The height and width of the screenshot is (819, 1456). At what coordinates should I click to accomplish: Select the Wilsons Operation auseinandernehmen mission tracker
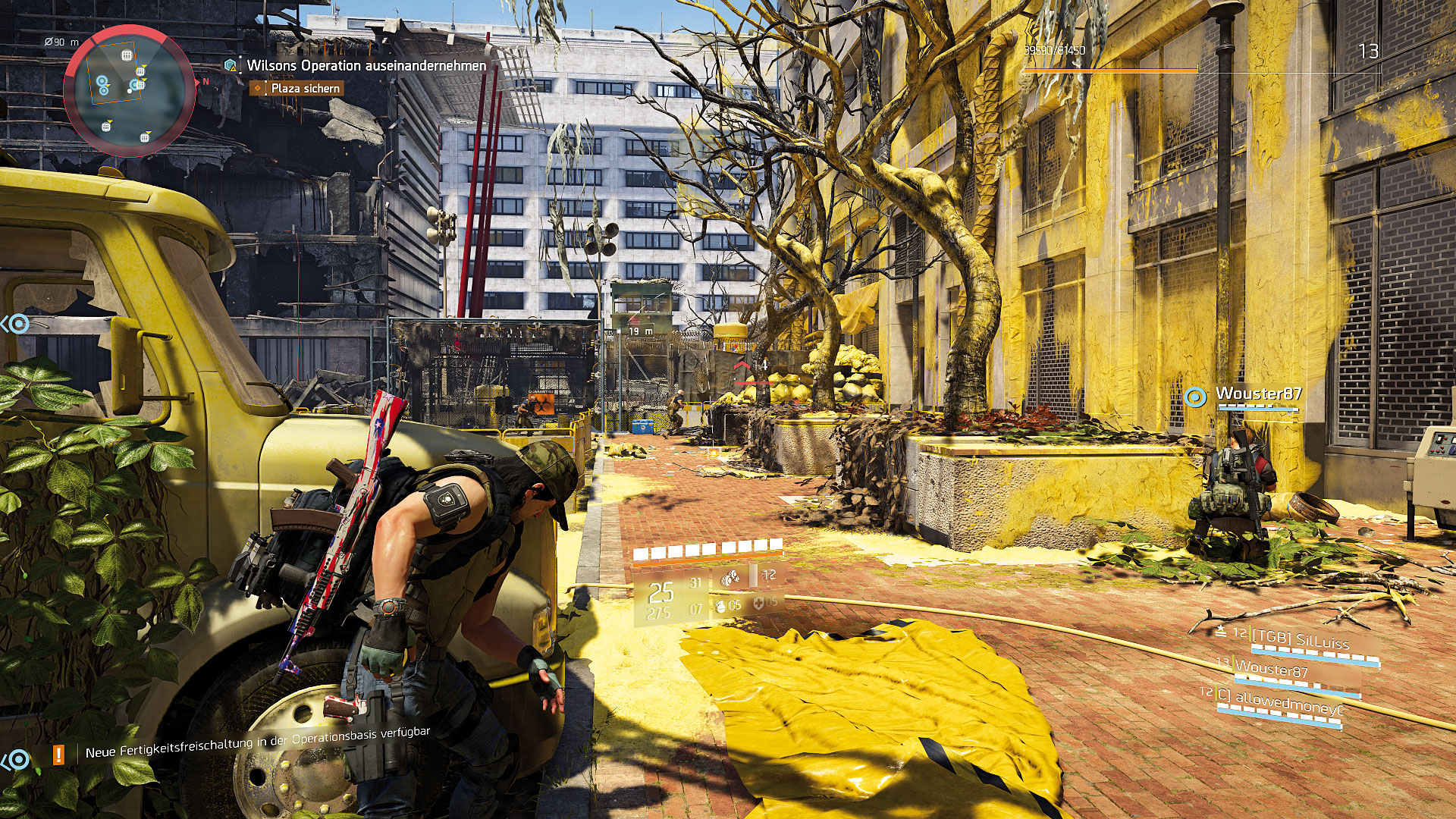(x=366, y=66)
